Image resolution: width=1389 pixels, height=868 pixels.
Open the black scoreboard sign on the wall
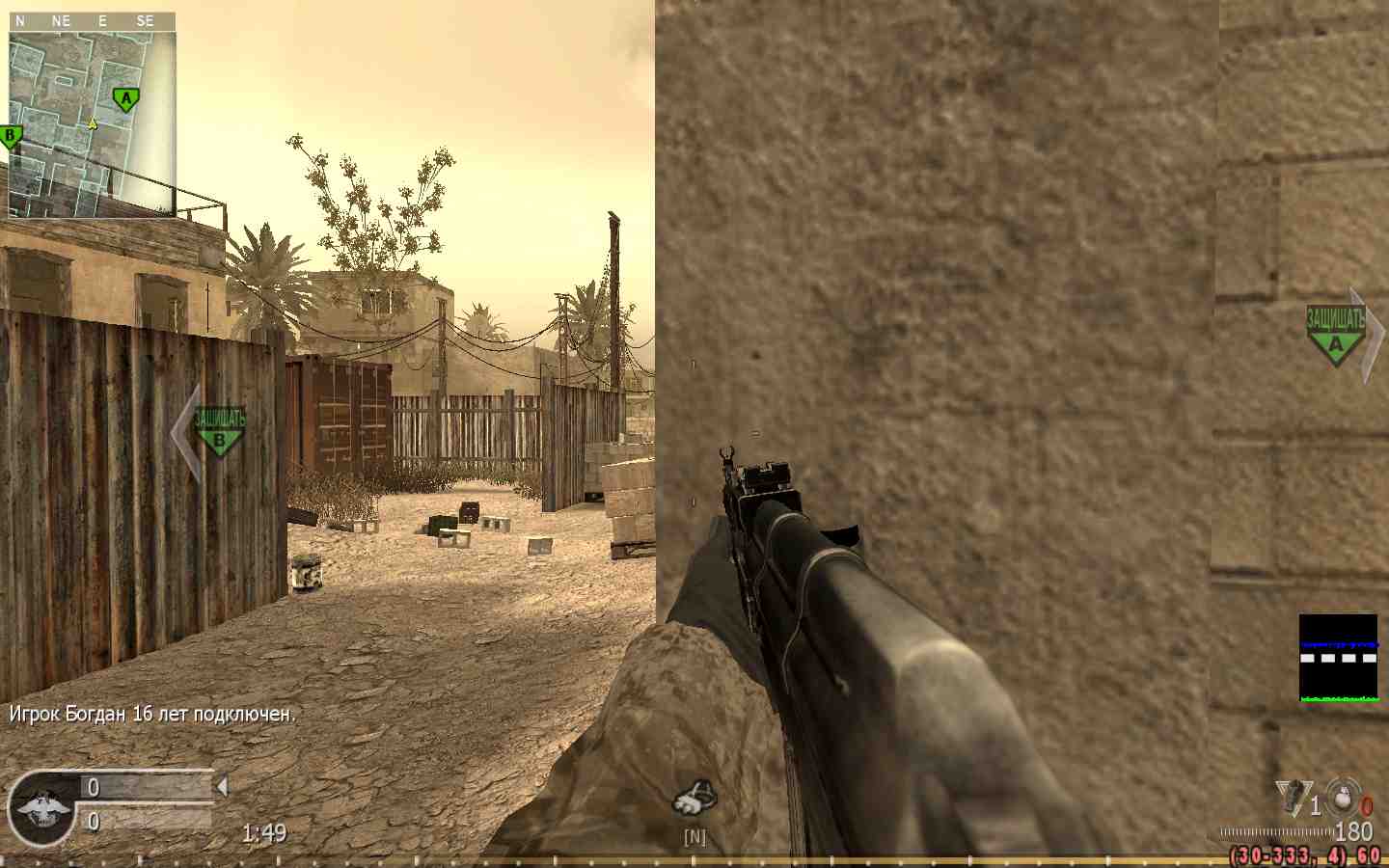point(1340,659)
